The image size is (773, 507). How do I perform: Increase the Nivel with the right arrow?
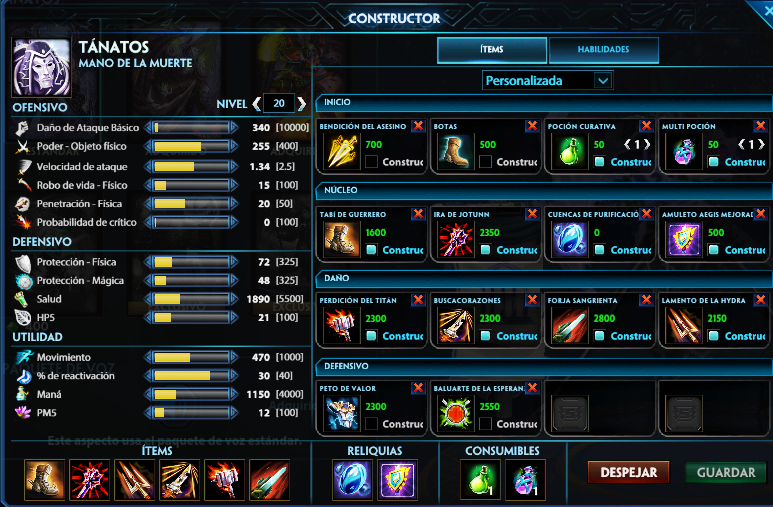point(301,104)
